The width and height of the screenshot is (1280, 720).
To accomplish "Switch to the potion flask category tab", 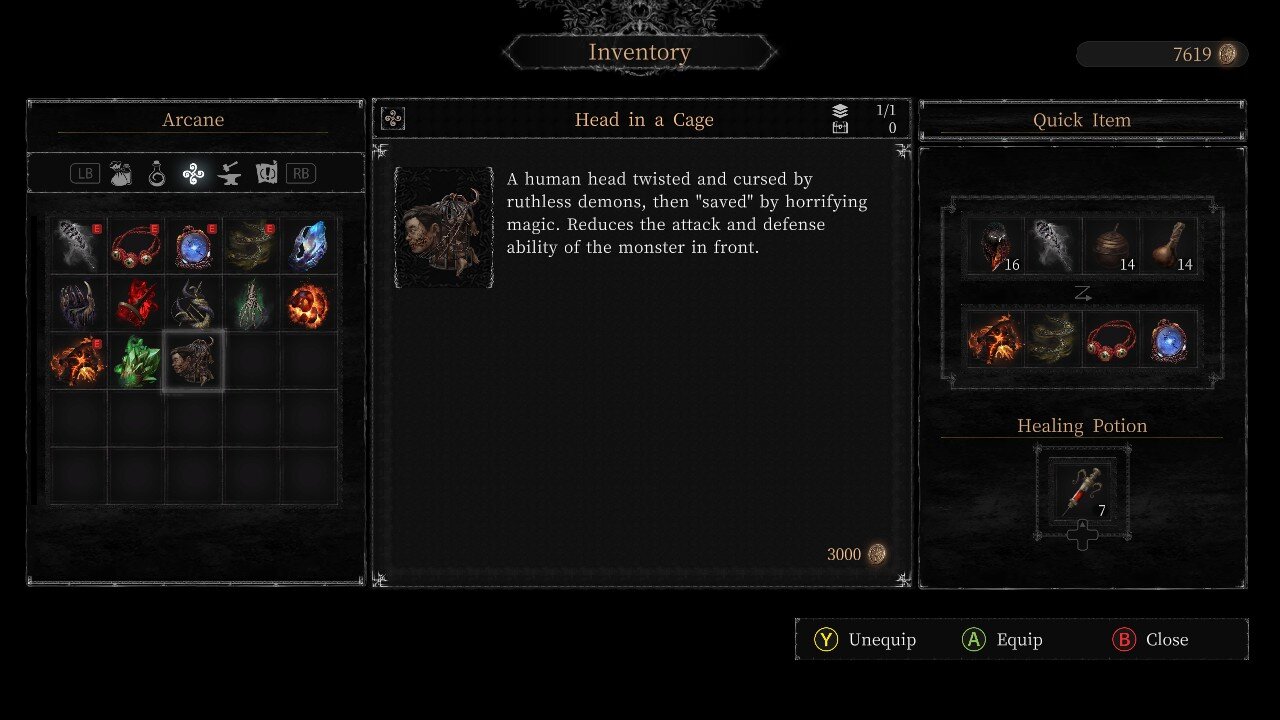I will tap(157, 173).
